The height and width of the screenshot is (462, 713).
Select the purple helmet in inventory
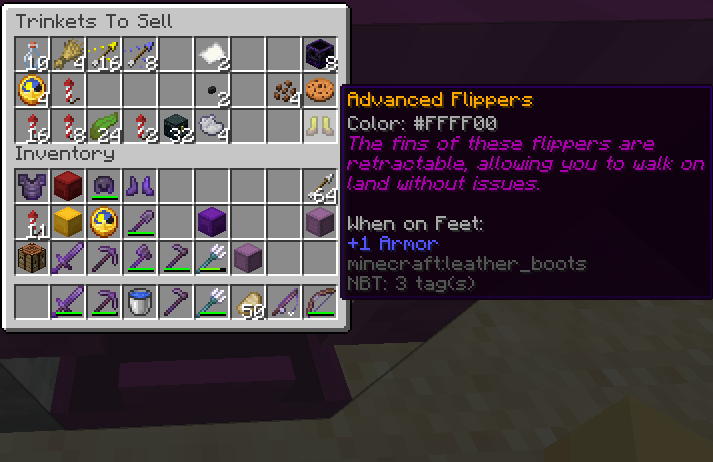click(104, 185)
